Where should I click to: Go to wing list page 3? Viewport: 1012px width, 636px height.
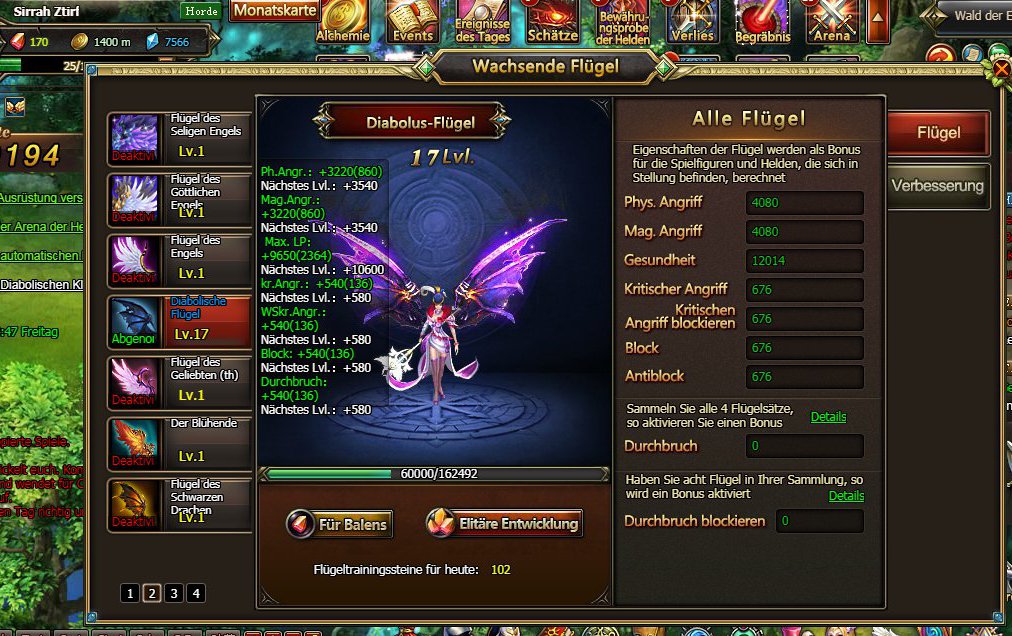[174, 593]
